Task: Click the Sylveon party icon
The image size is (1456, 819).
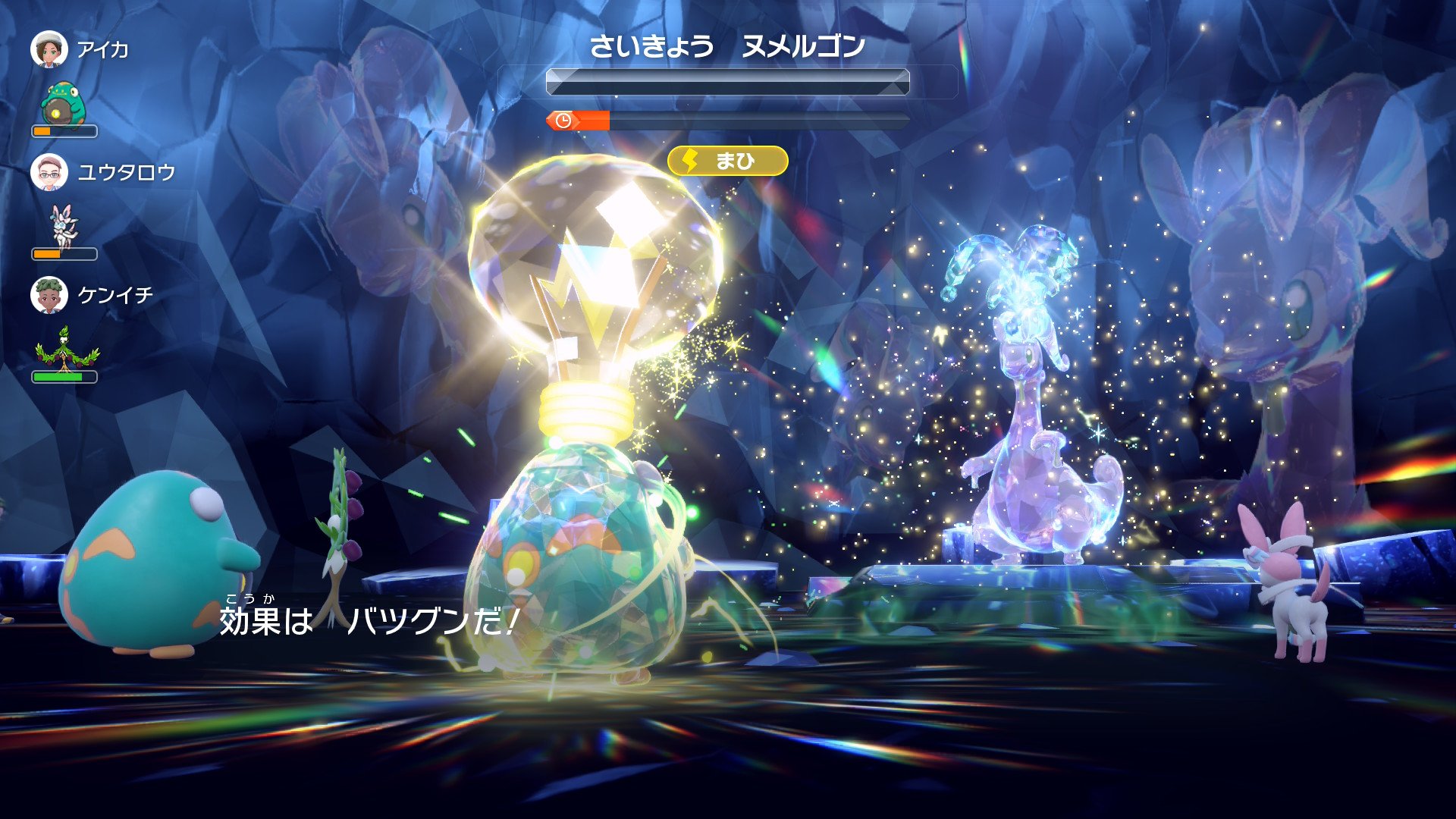Action: [x=64, y=225]
